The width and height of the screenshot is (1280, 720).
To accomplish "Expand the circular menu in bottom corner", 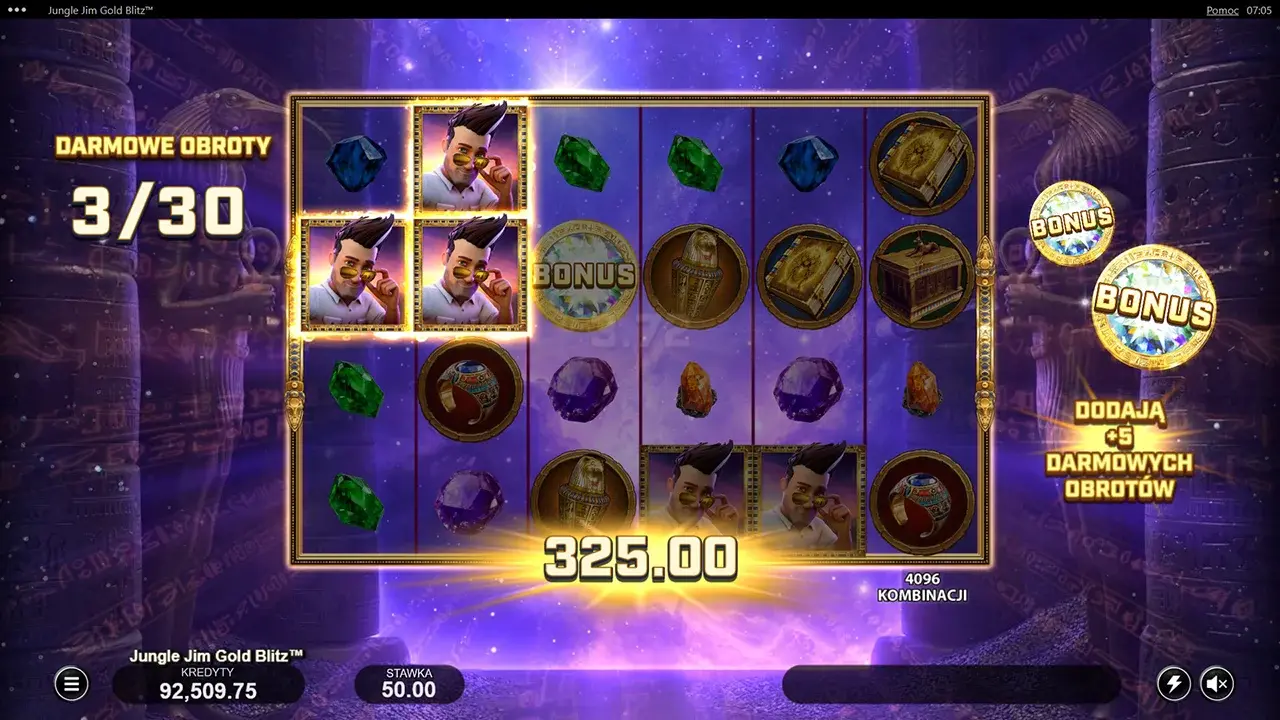I will tap(70, 684).
